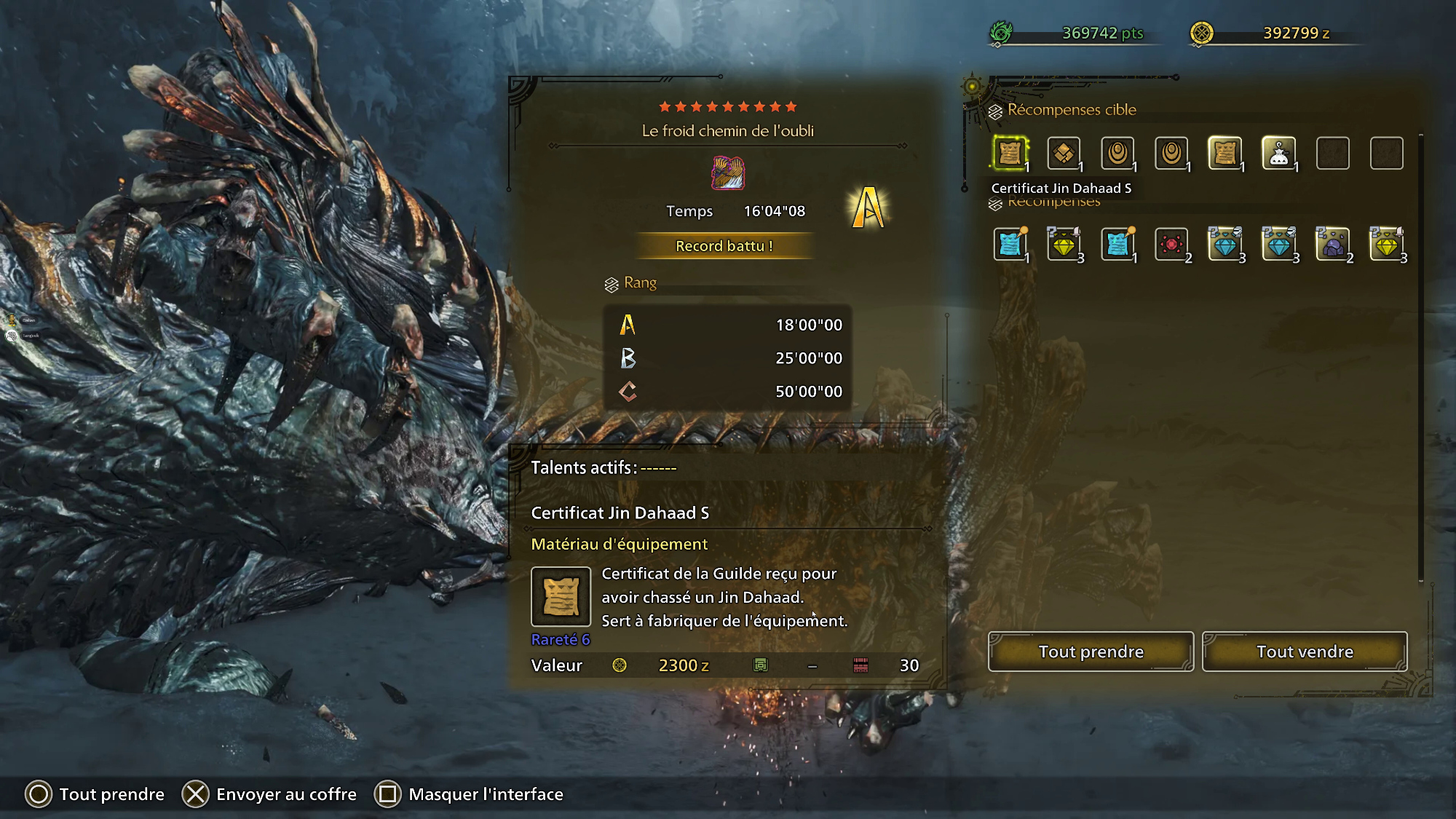Select the highlighted Certificat Jin Dahaad S reward
Image resolution: width=1456 pixels, height=819 pixels.
tap(1010, 154)
